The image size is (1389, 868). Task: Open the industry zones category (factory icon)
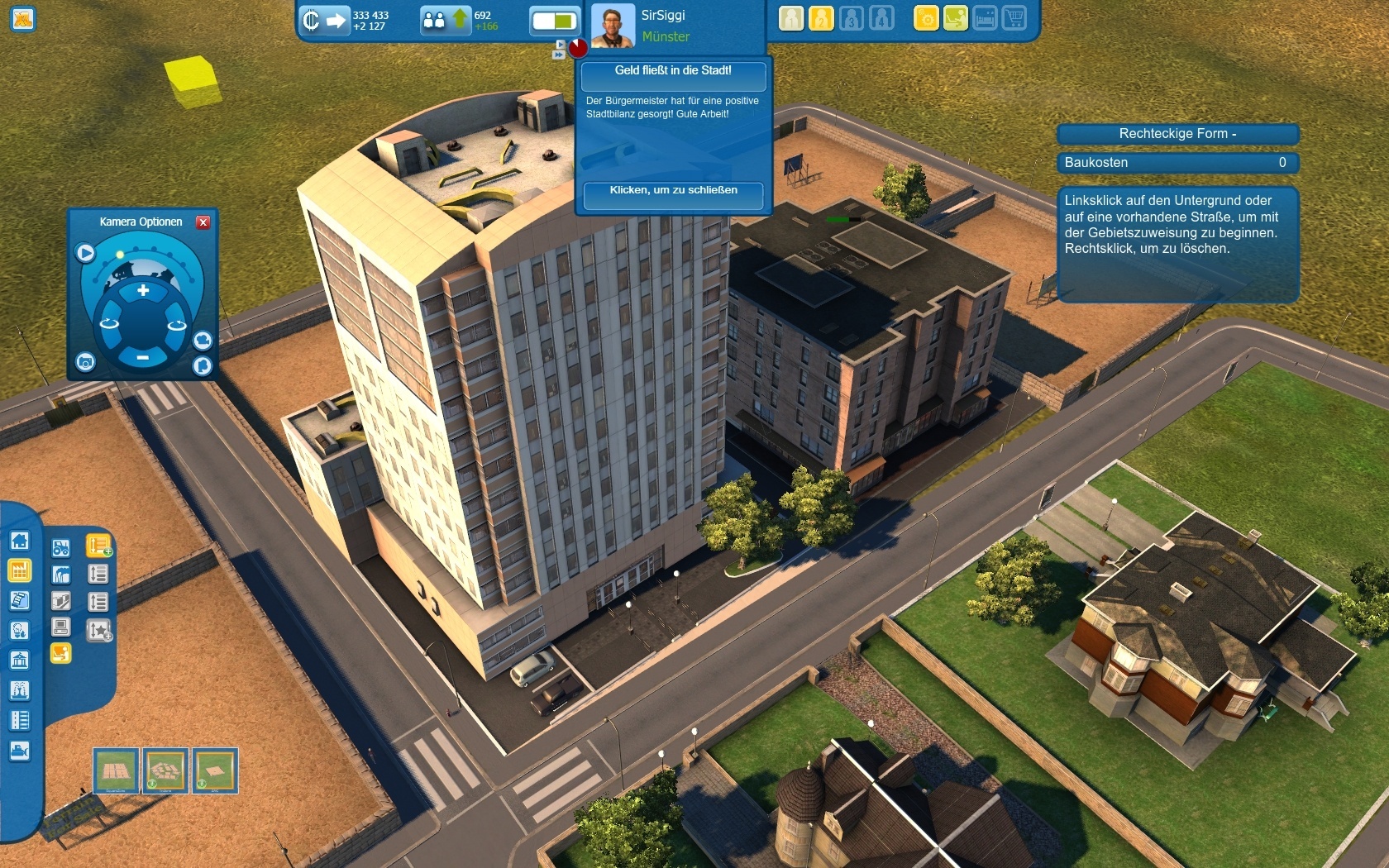18,571
